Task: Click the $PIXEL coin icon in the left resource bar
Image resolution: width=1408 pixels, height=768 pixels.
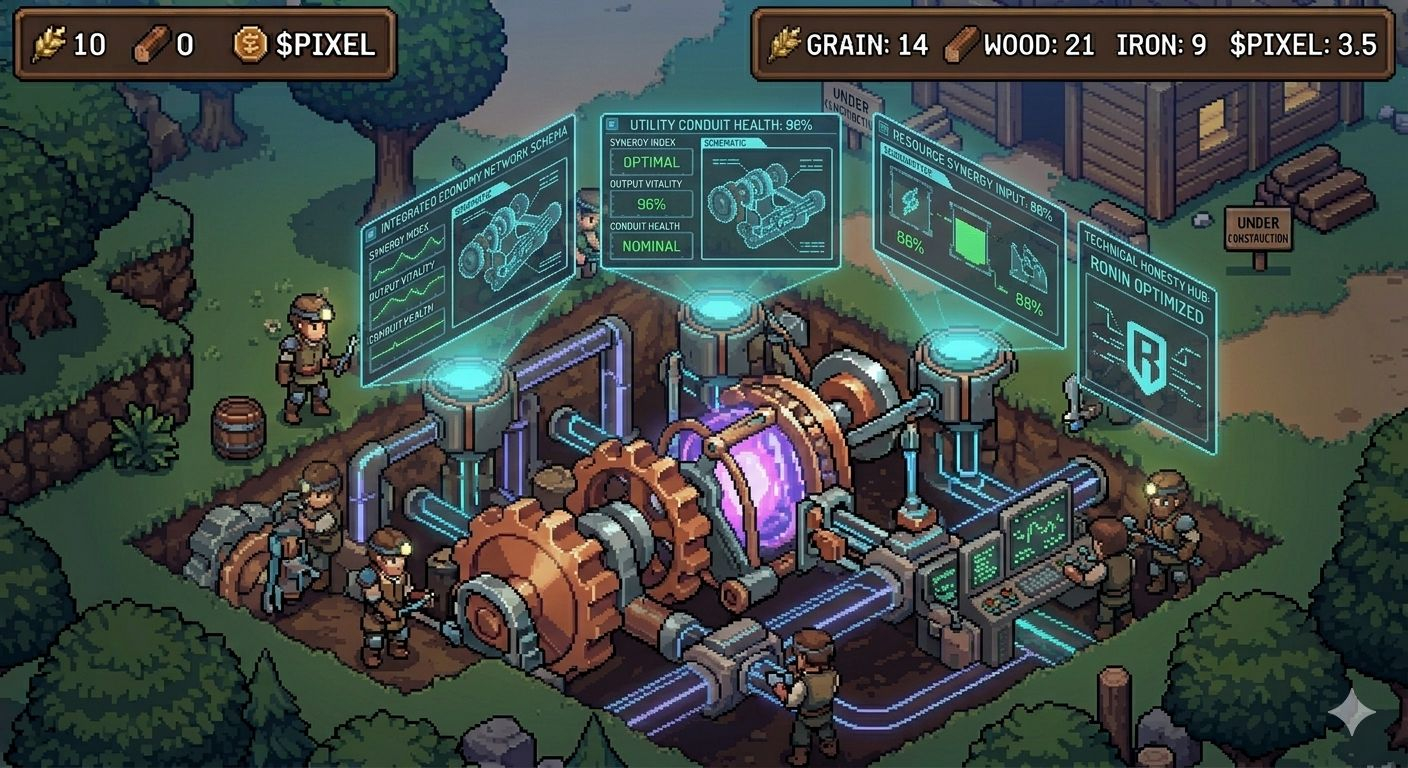Action: pyautogui.click(x=251, y=44)
